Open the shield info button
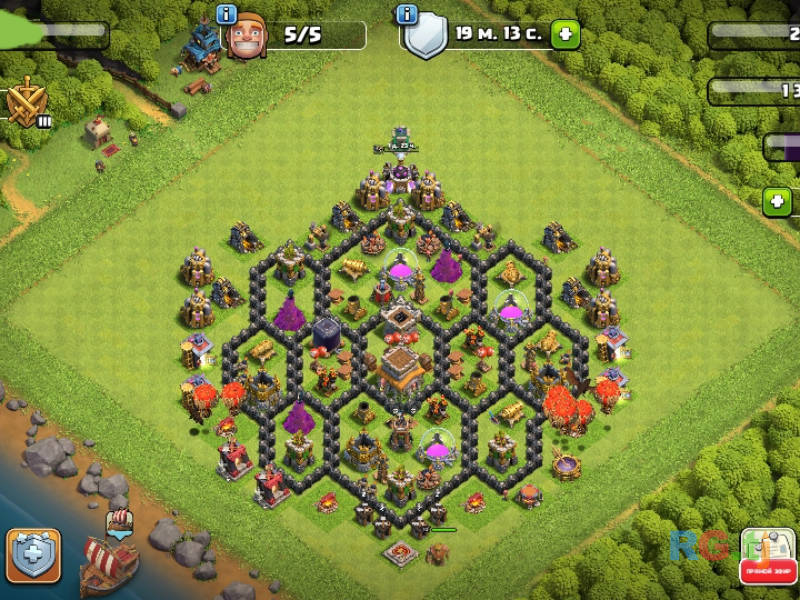The width and height of the screenshot is (800, 600). point(407,15)
